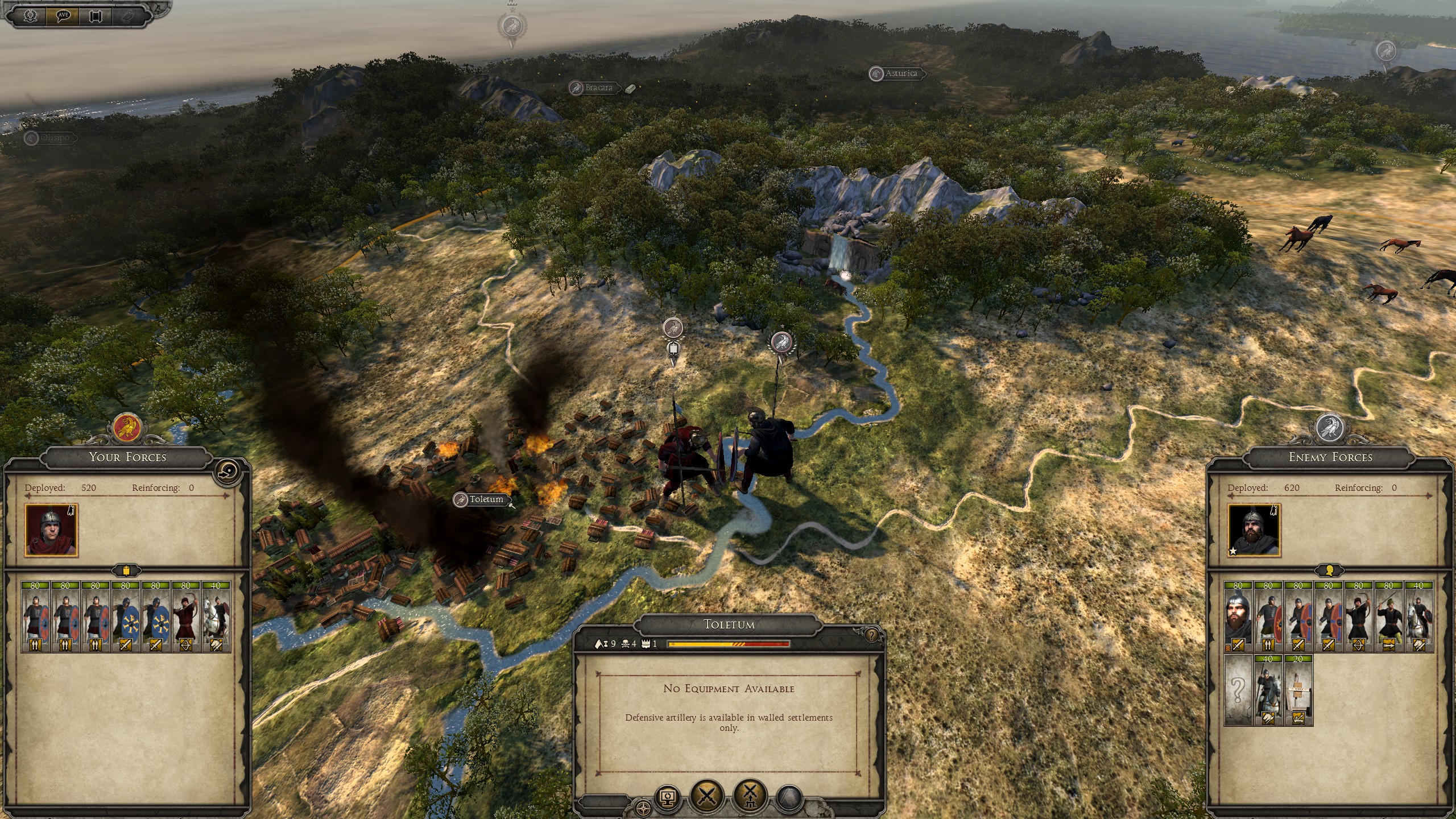Click the swirl button on Your Forces panel
This screenshot has width=1456, height=819.
tap(228, 471)
